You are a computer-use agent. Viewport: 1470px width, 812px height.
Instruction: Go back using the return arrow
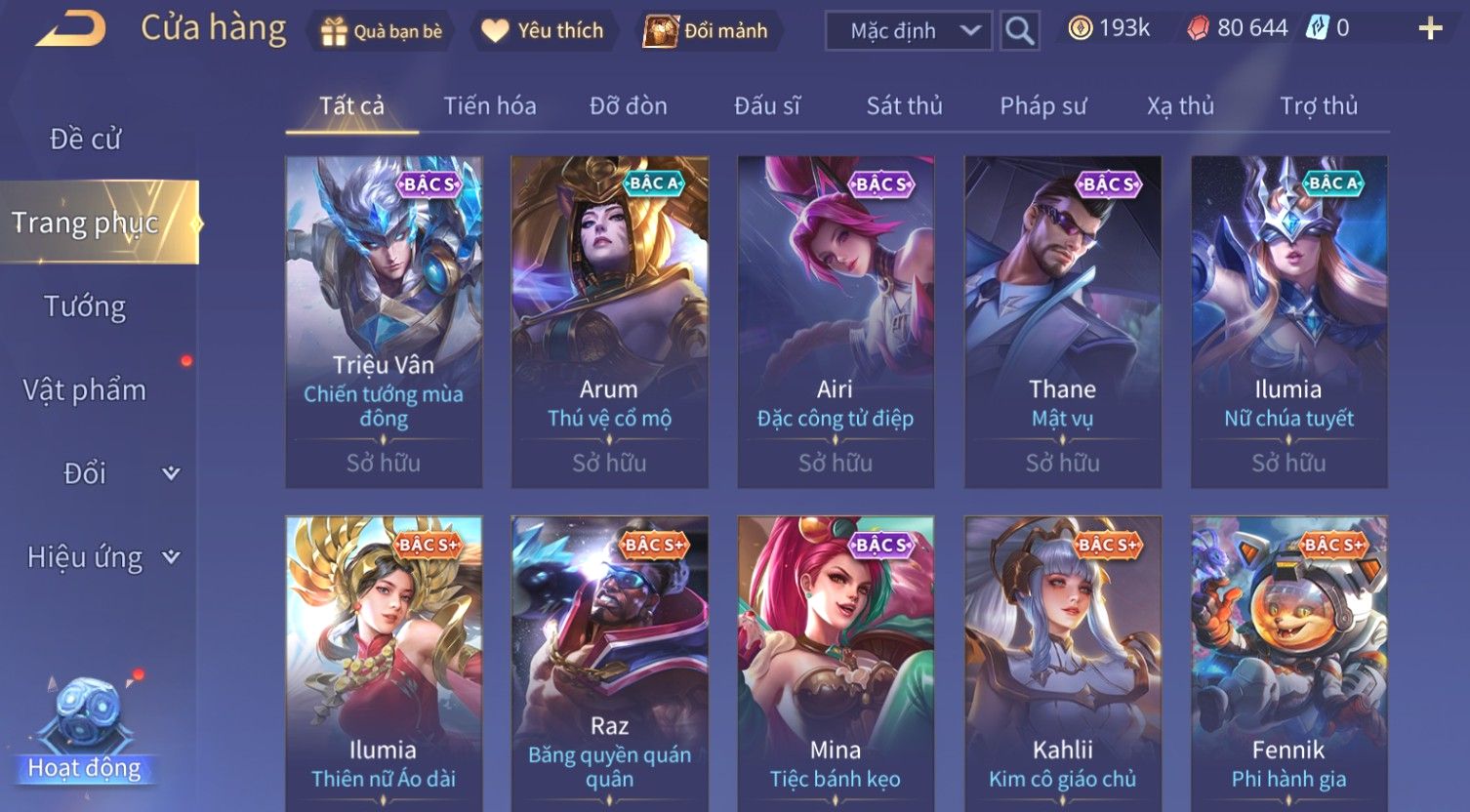pyautogui.click(x=70, y=29)
